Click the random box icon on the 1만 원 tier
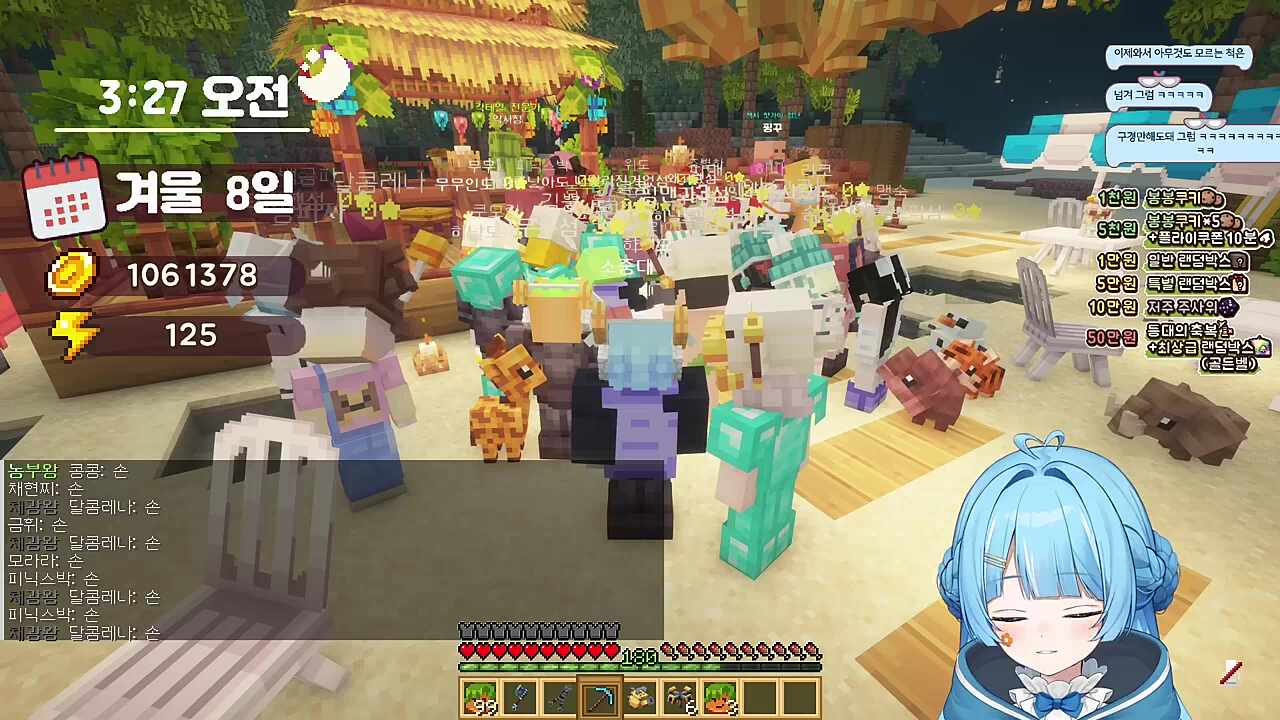Viewport: 1280px width, 720px height. pyautogui.click(x=1239, y=263)
